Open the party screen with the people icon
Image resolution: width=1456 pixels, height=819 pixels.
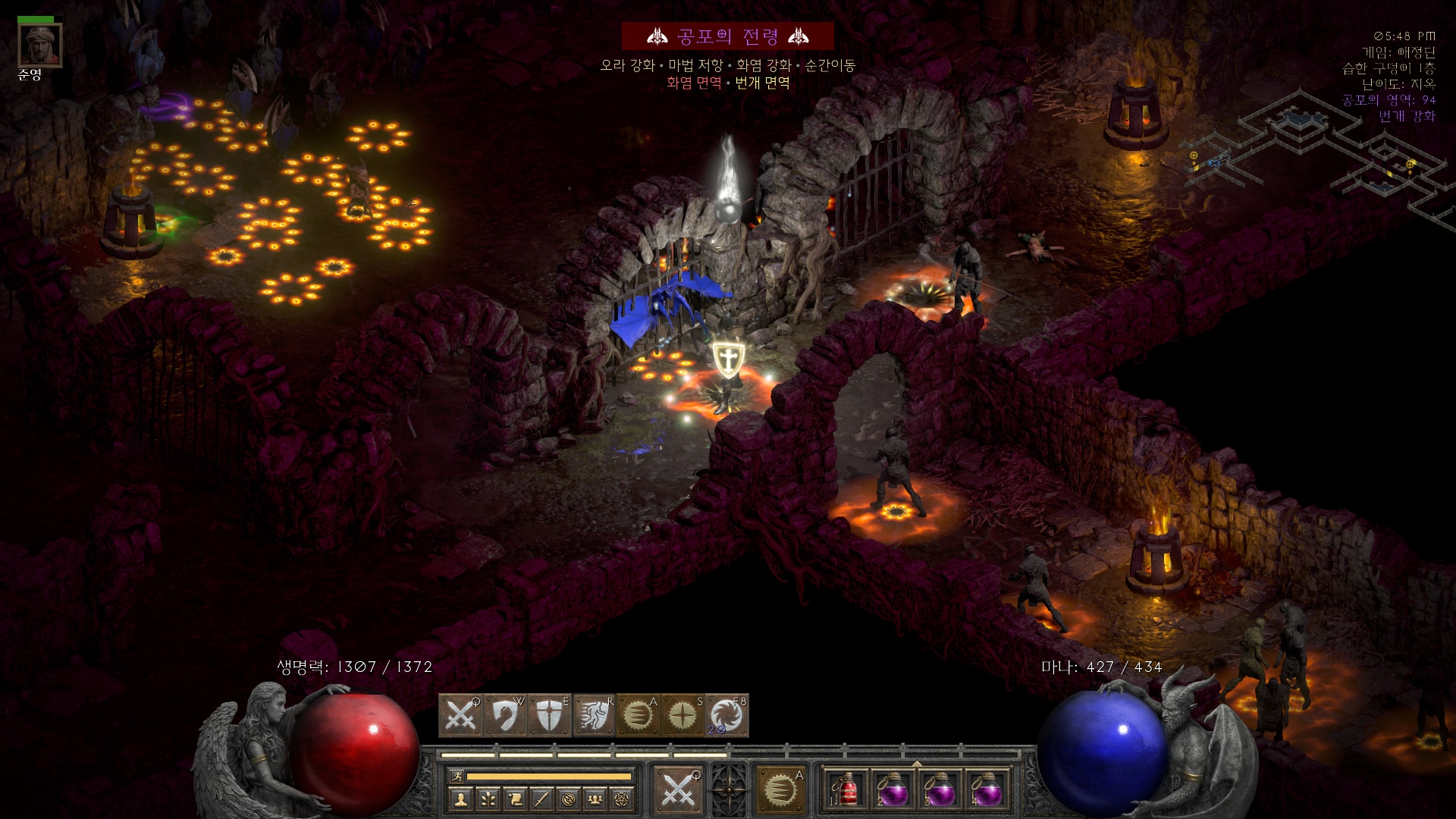click(x=596, y=799)
